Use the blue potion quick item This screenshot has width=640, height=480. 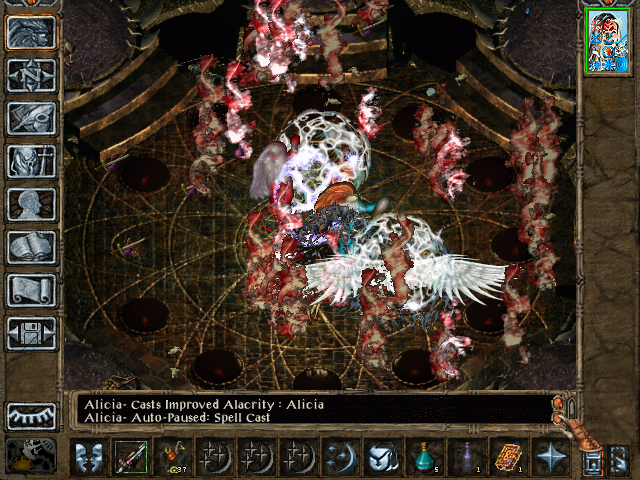click(424, 459)
